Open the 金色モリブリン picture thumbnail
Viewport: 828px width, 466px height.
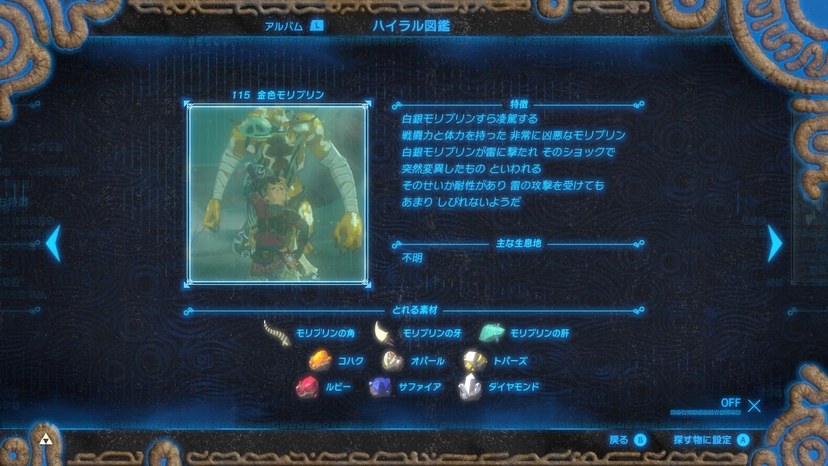[x=276, y=194]
